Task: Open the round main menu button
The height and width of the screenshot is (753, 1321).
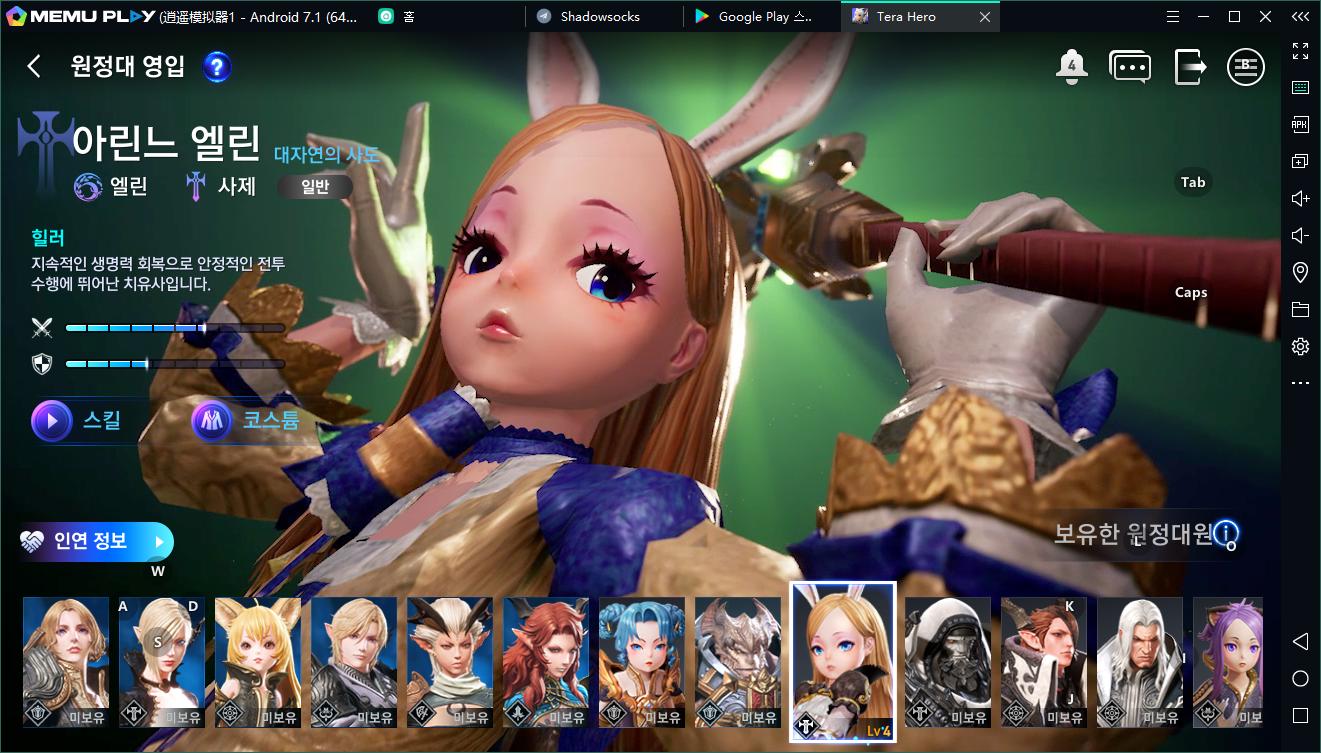Action: (x=1246, y=67)
